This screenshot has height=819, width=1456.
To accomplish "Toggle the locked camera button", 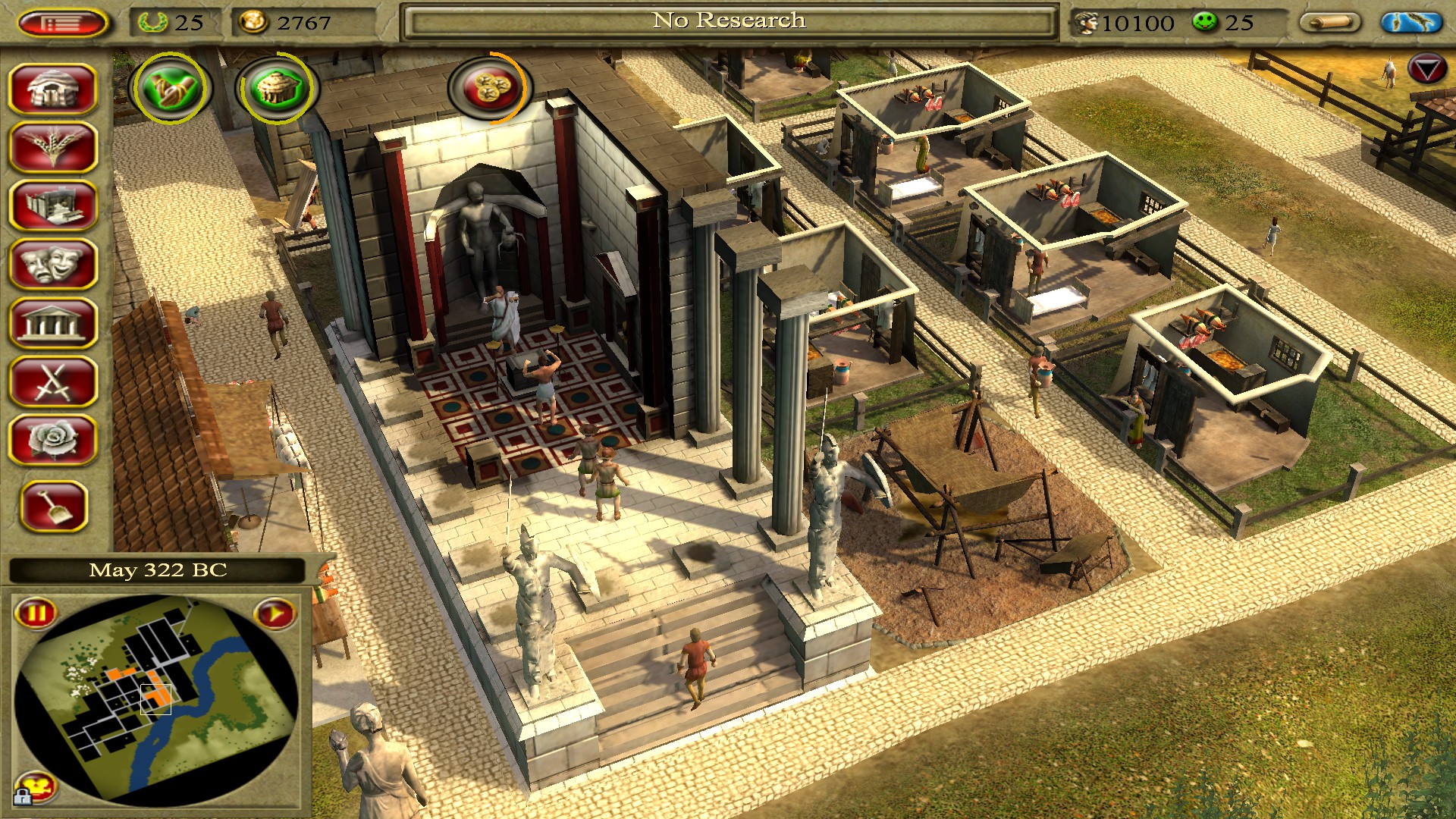I will pyautogui.click(x=34, y=787).
